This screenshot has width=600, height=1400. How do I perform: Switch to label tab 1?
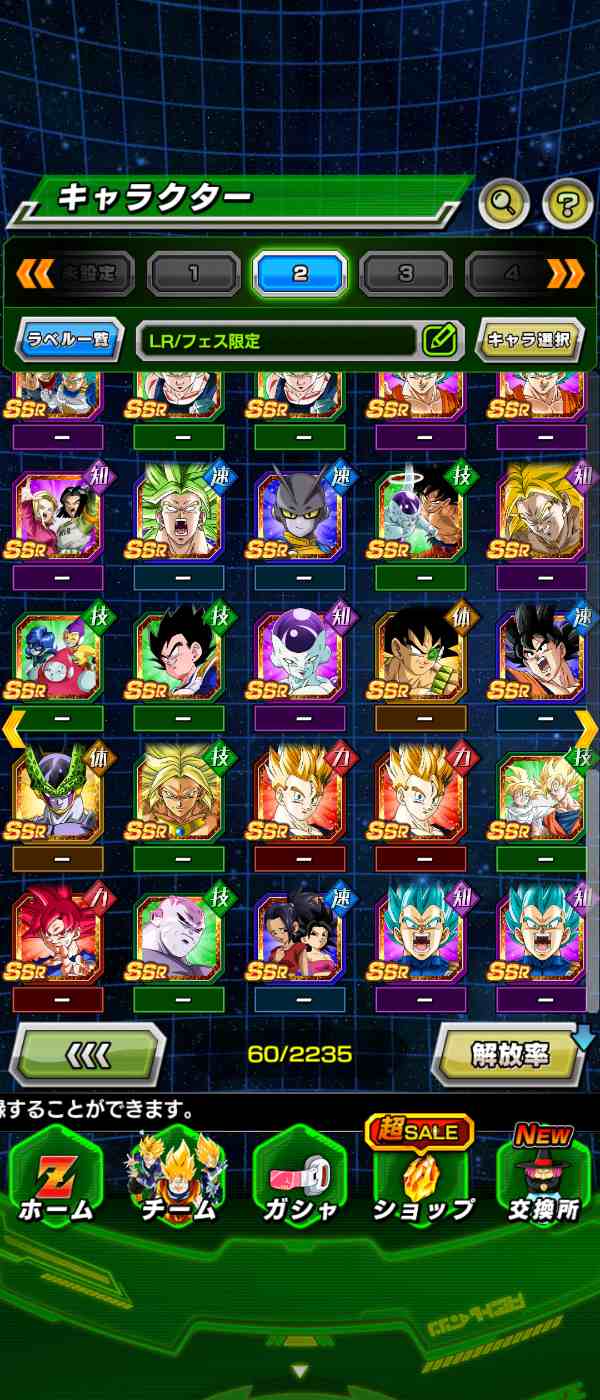(194, 273)
